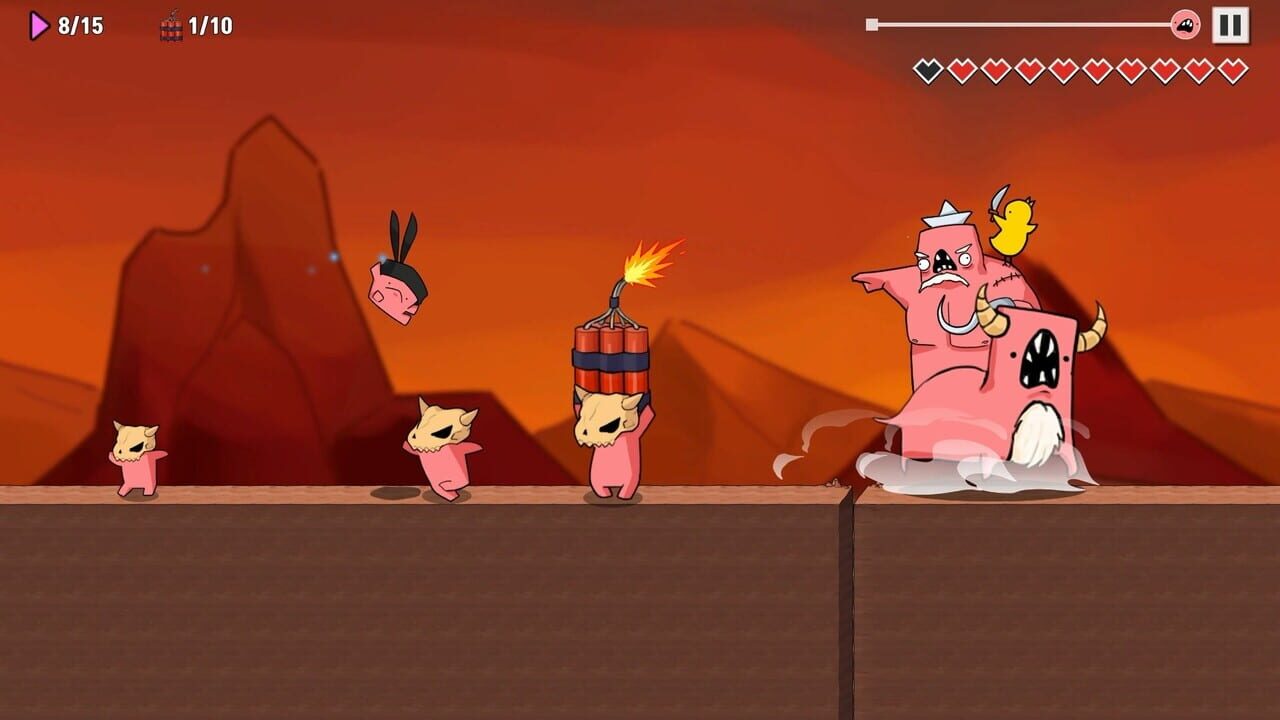Image resolution: width=1280 pixels, height=720 pixels.
Task: Click the screaming face level-progress marker
Action: pyautogui.click(x=1185, y=22)
